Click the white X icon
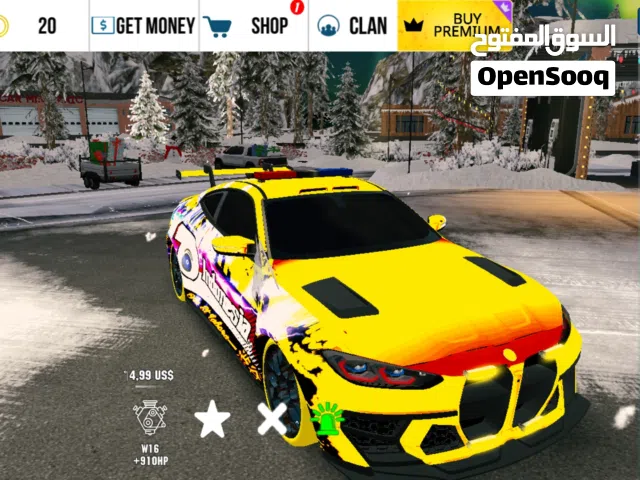The width and height of the screenshot is (640, 480). (271, 419)
